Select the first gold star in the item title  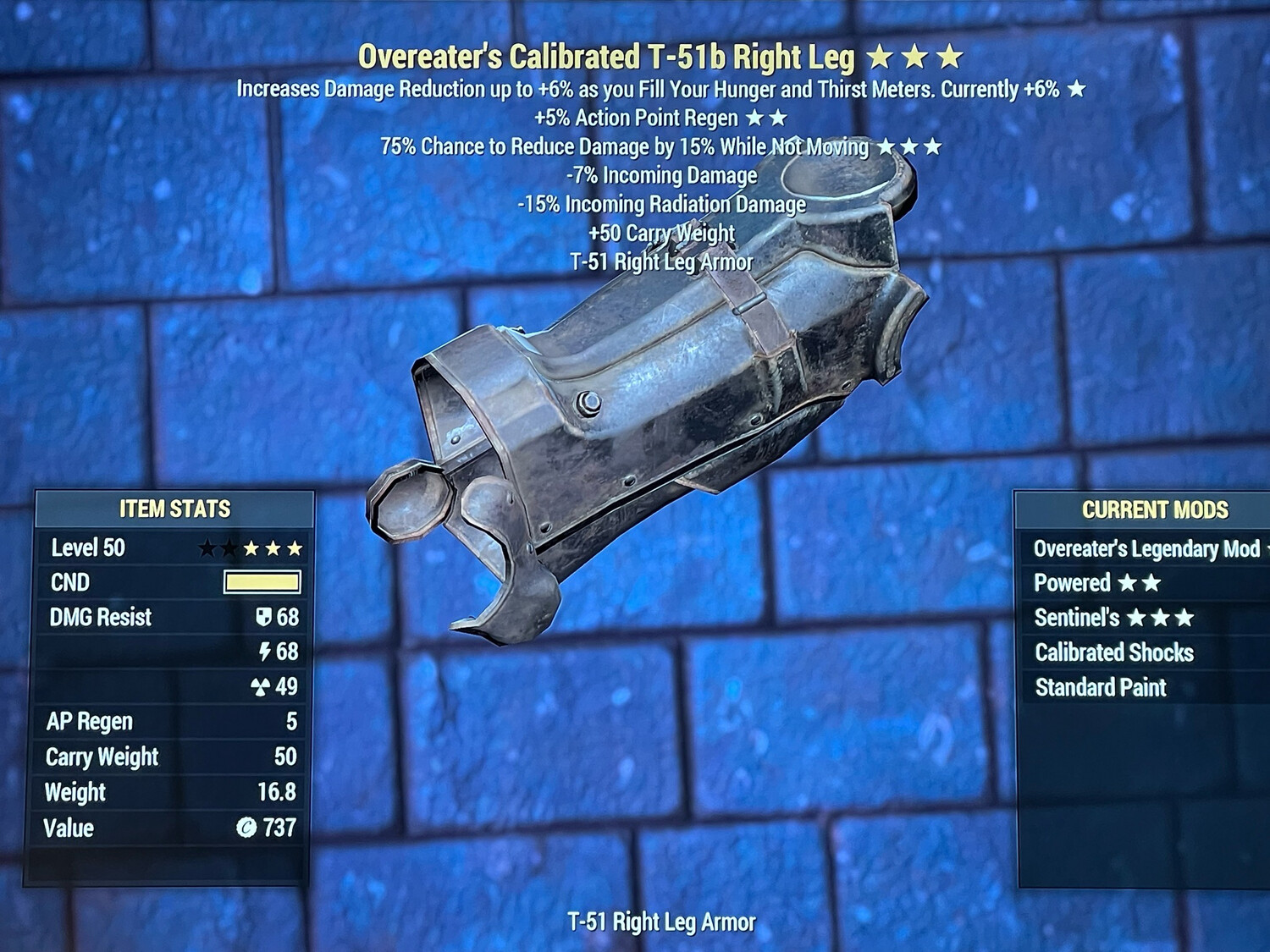[x=881, y=57]
